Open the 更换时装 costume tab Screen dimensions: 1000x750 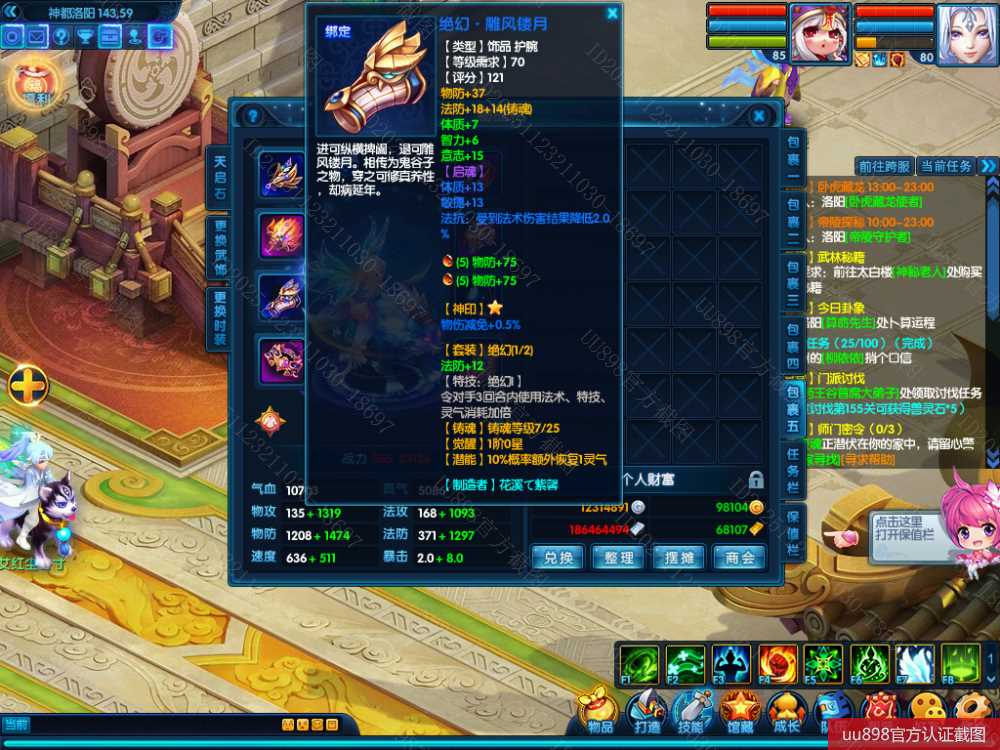[x=220, y=318]
